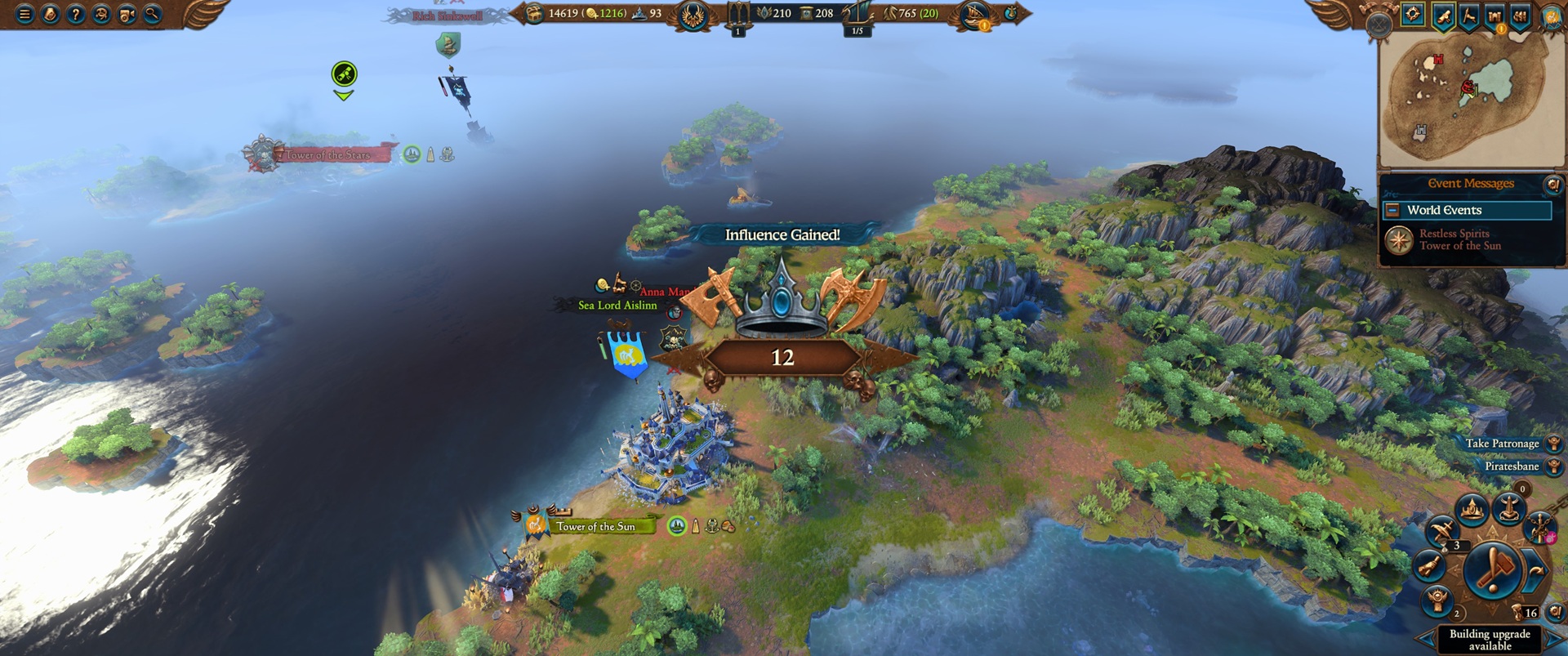
Task: Open the diplomacy scroll icon above the minimap
Action: pos(1444,16)
